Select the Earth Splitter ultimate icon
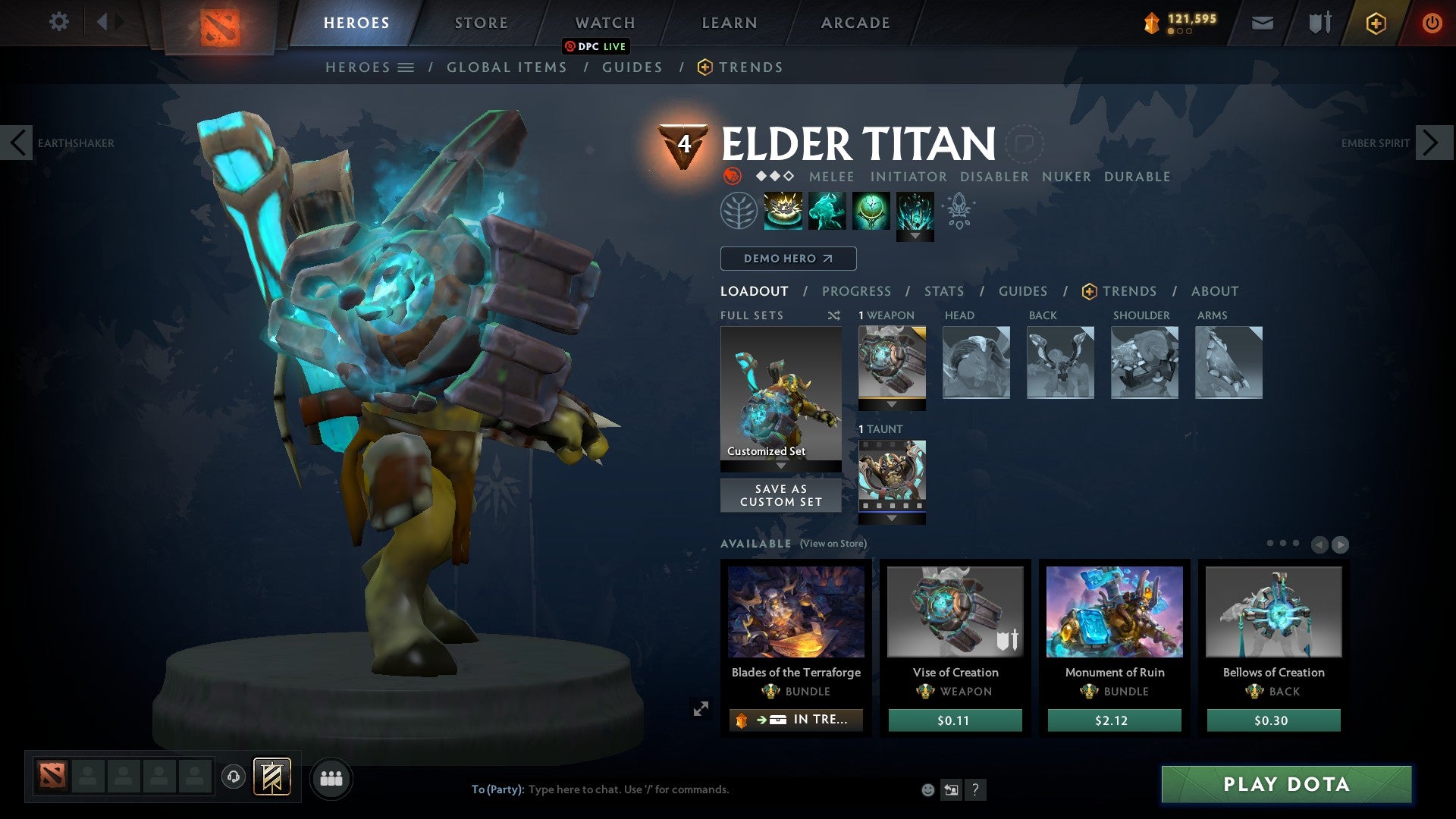This screenshot has width=1456, height=819. [915, 212]
